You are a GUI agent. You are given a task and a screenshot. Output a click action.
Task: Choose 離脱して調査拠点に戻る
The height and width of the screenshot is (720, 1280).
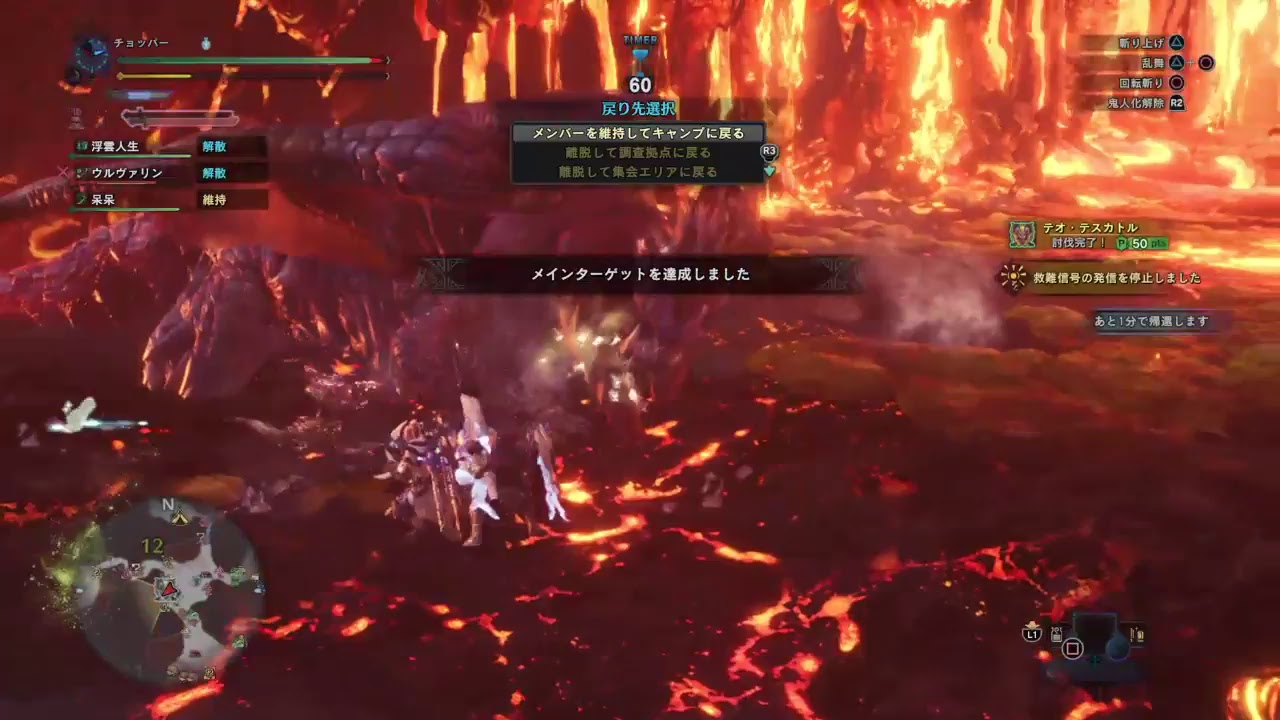[x=637, y=151]
